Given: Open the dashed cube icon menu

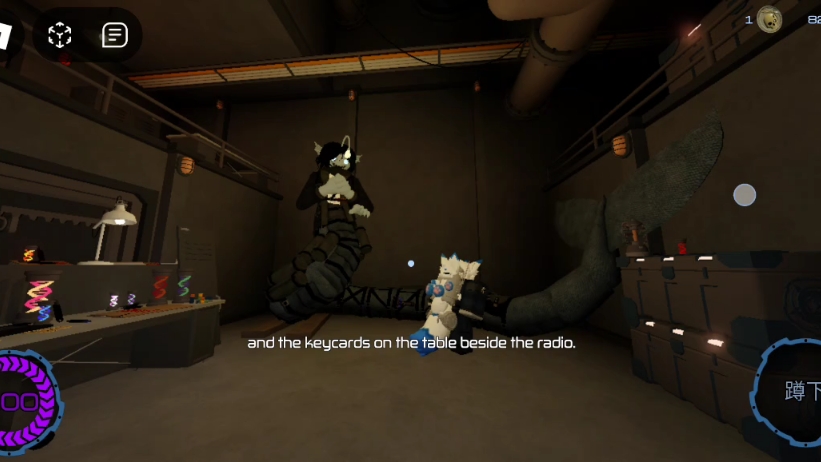Looking at the screenshot, I should click(60, 36).
